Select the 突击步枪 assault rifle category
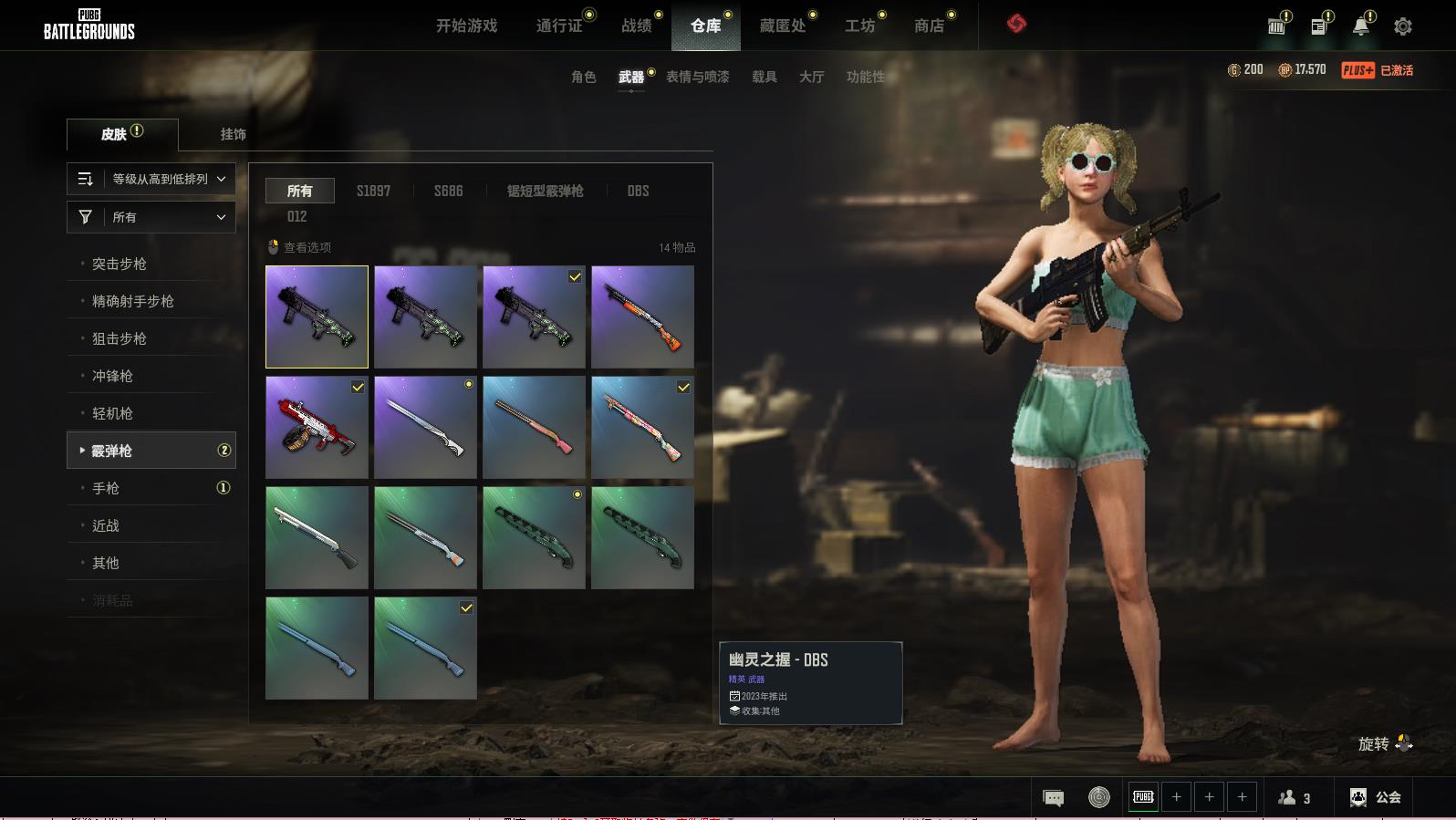 (120, 264)
